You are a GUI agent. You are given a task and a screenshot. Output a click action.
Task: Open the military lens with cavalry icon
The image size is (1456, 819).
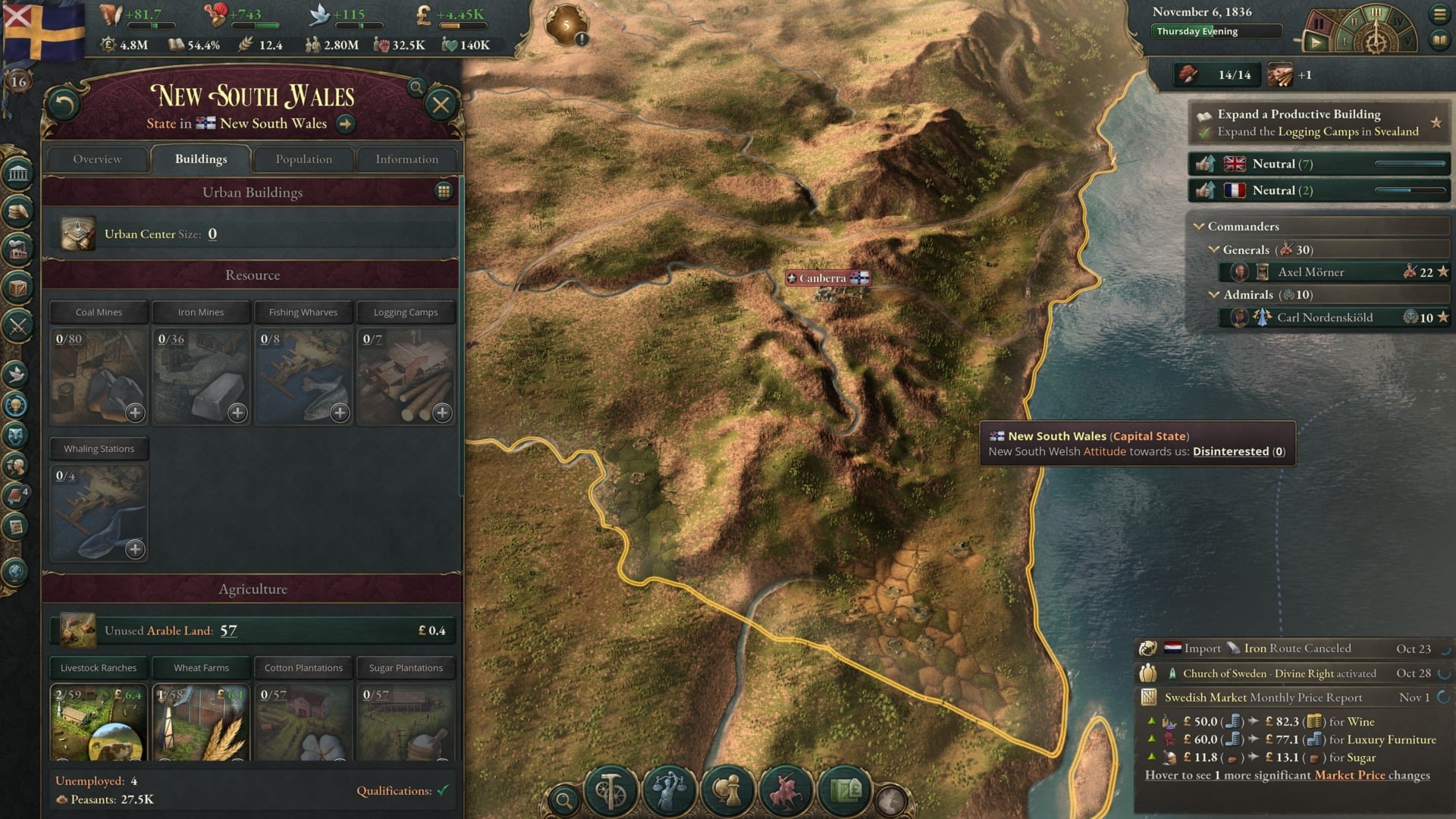[786, 791]
